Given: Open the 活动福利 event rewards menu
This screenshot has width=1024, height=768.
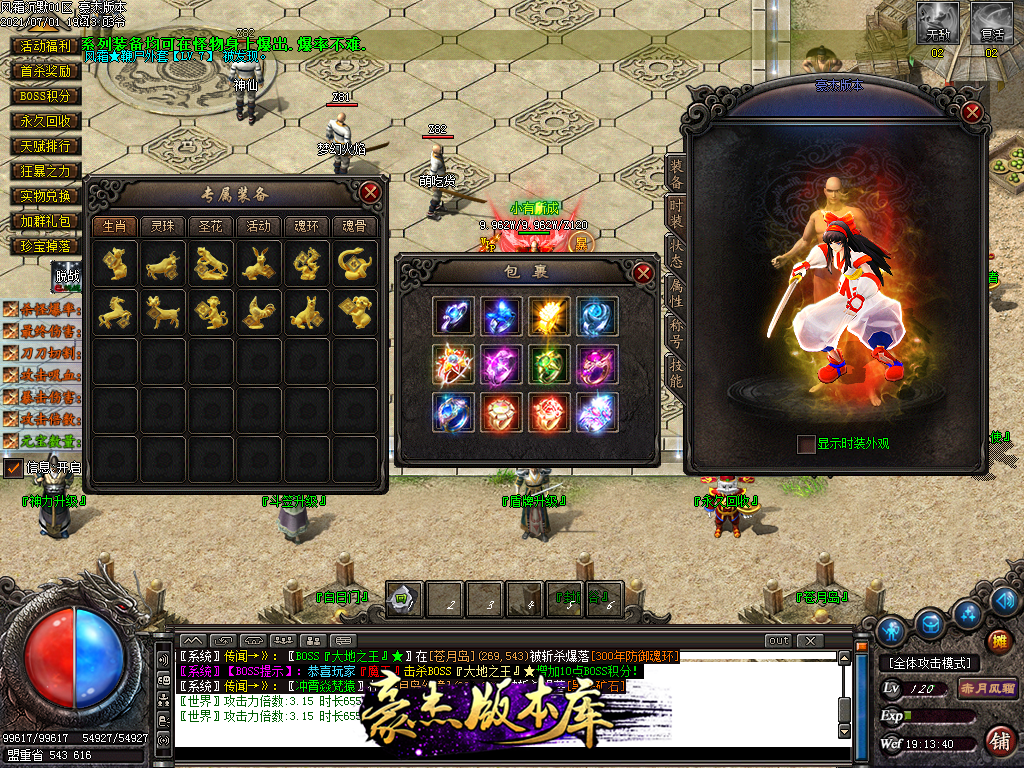Looking at the screenshot, I should click(46, 46).
